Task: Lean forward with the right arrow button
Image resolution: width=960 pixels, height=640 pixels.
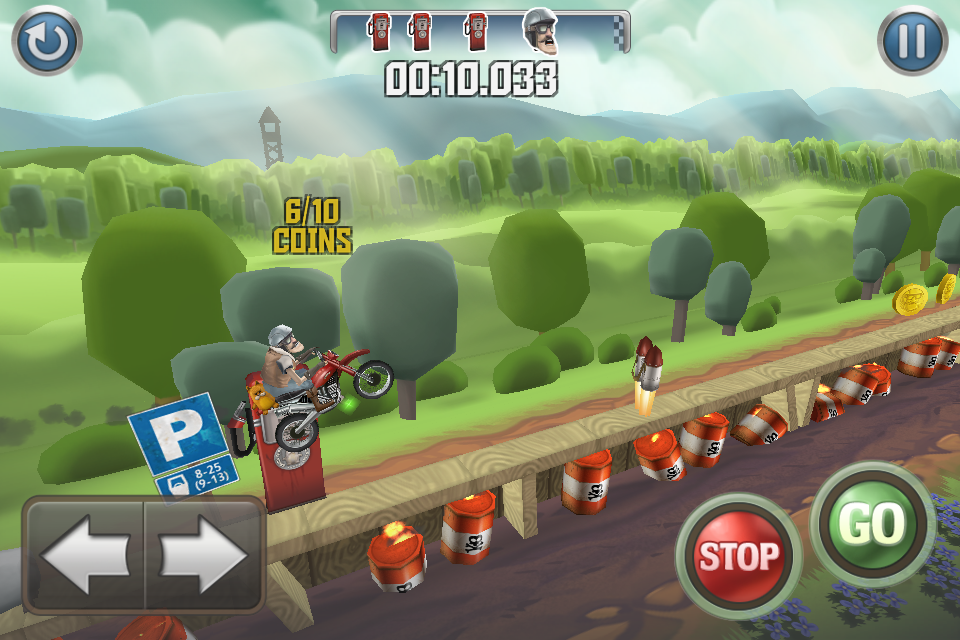Action: (203, 555)
